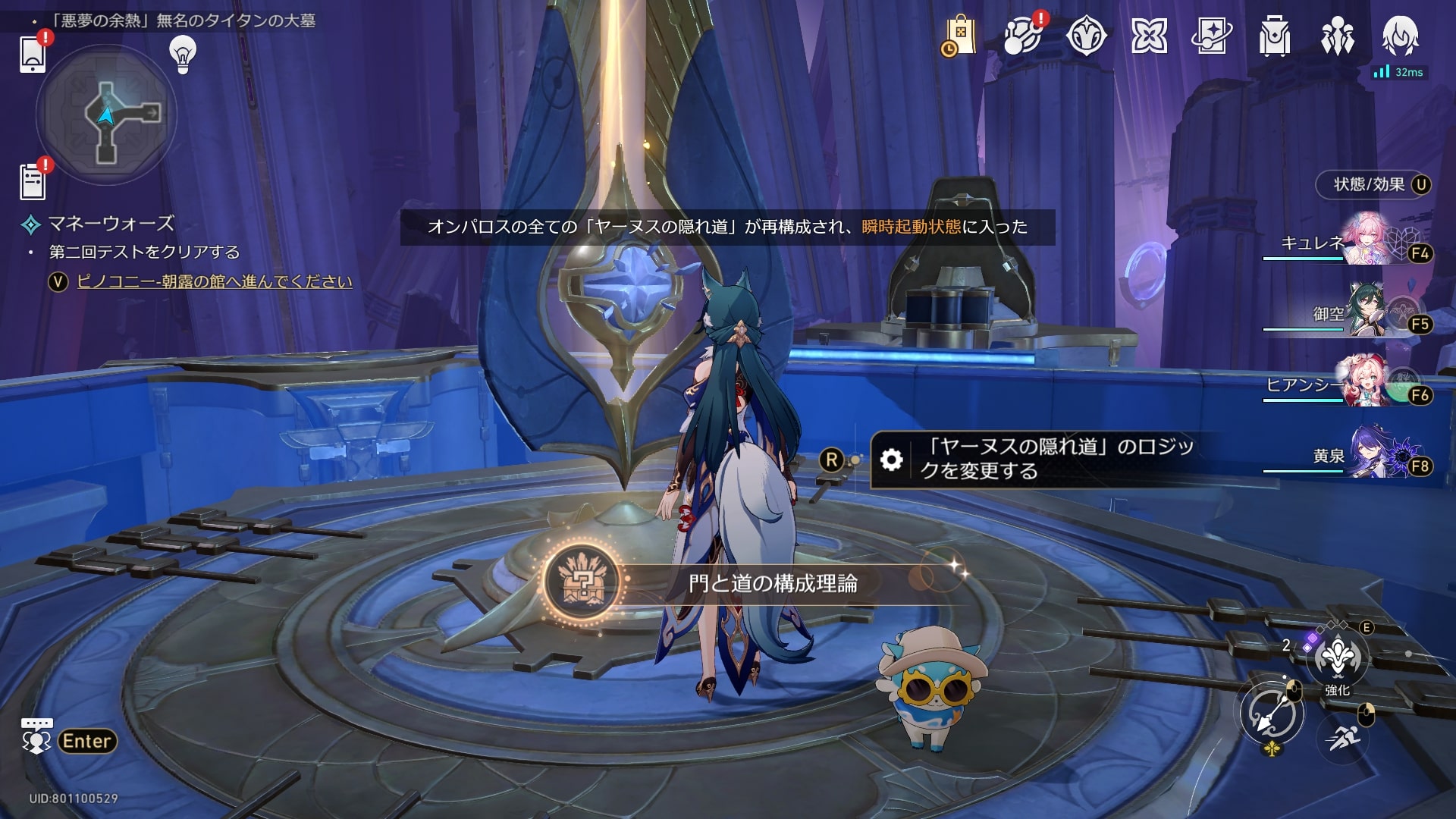Click the circular minimap
This screenshot has height=819, width=1456.
[106, 115]
